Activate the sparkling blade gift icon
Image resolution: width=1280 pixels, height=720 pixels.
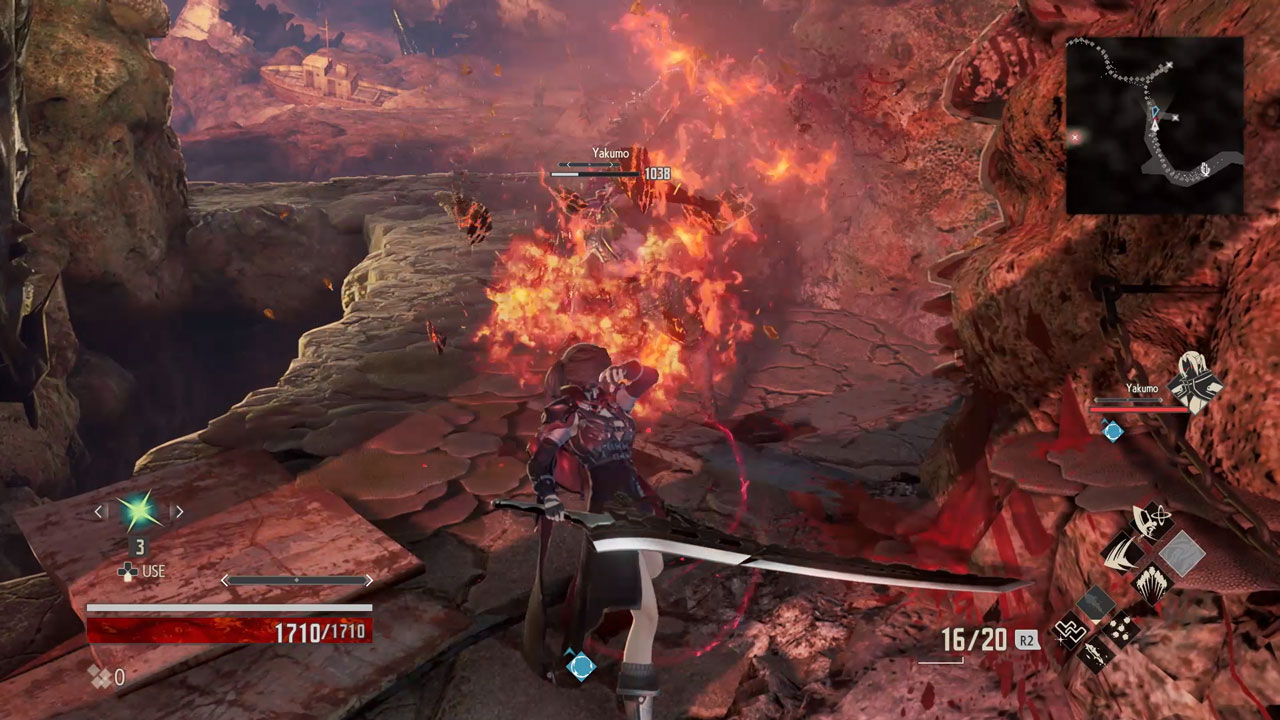pos(1096,657)
